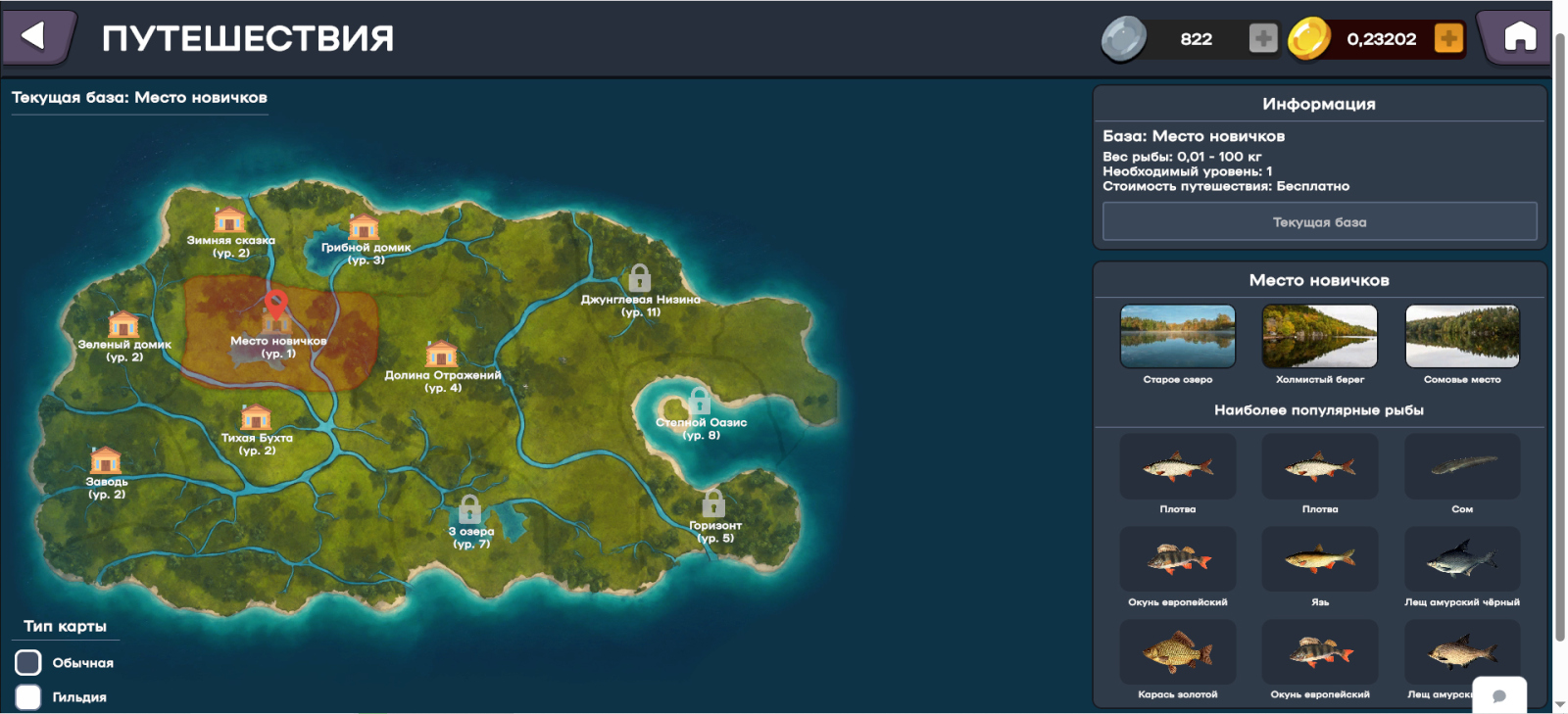Open the Старое озеро location thumbnail
The height and width of the screenshot is (714, 1568).
point(1177,336)
